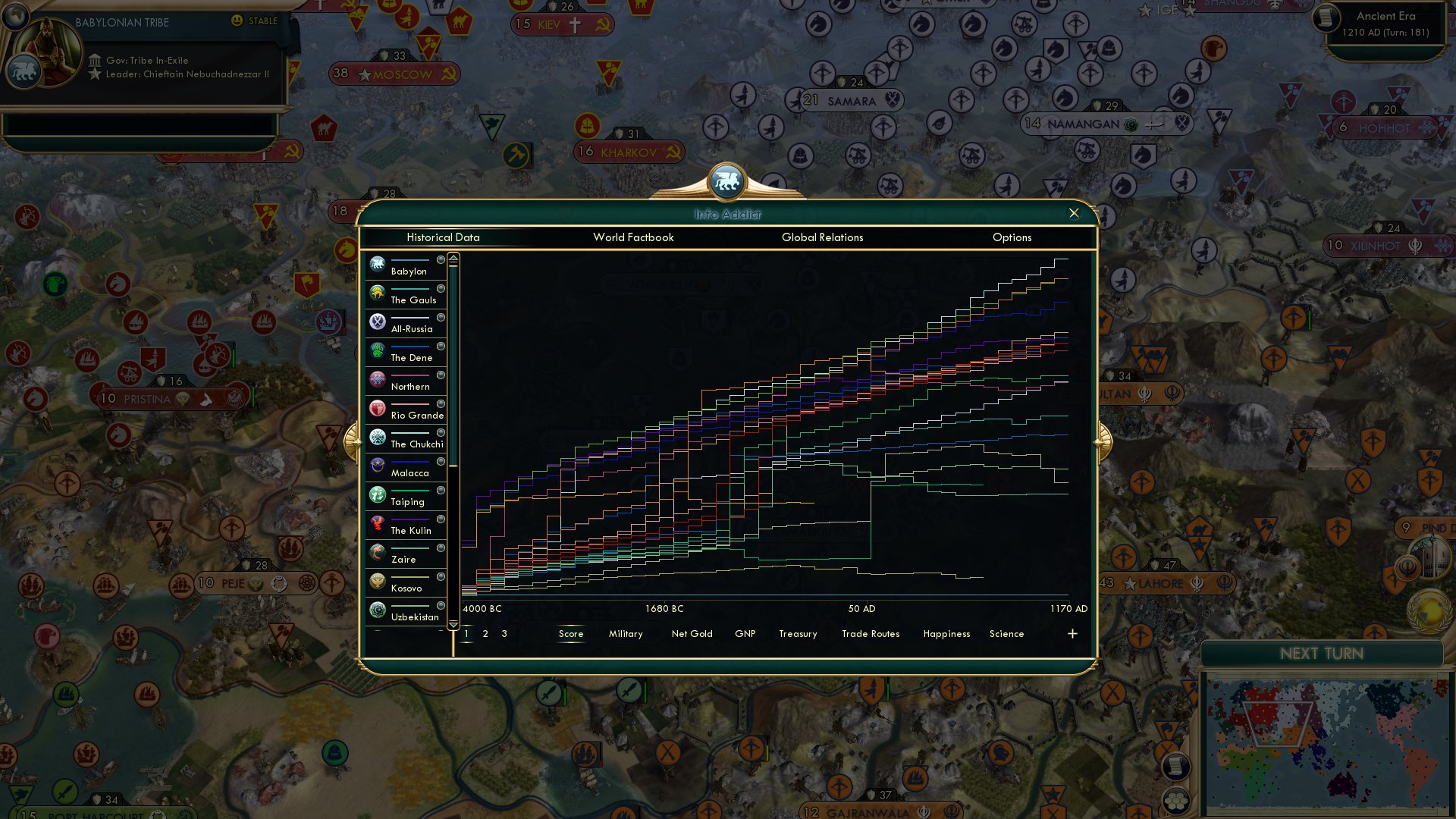
Task: Show the Military graph
Action: [x=626, y=633]
